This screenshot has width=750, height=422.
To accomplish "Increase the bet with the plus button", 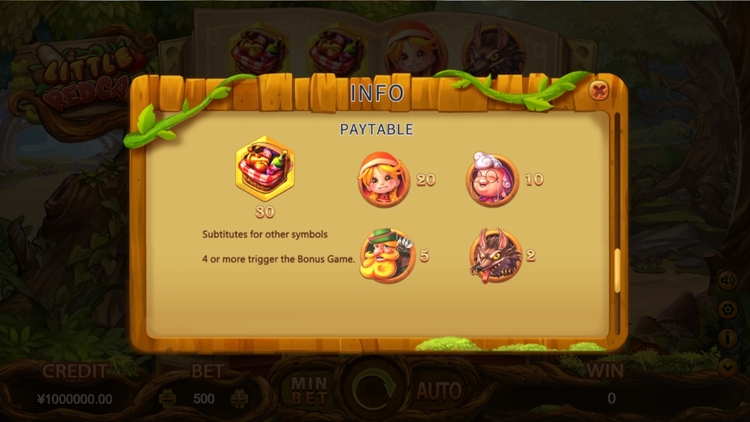I will tap(239, 398).
